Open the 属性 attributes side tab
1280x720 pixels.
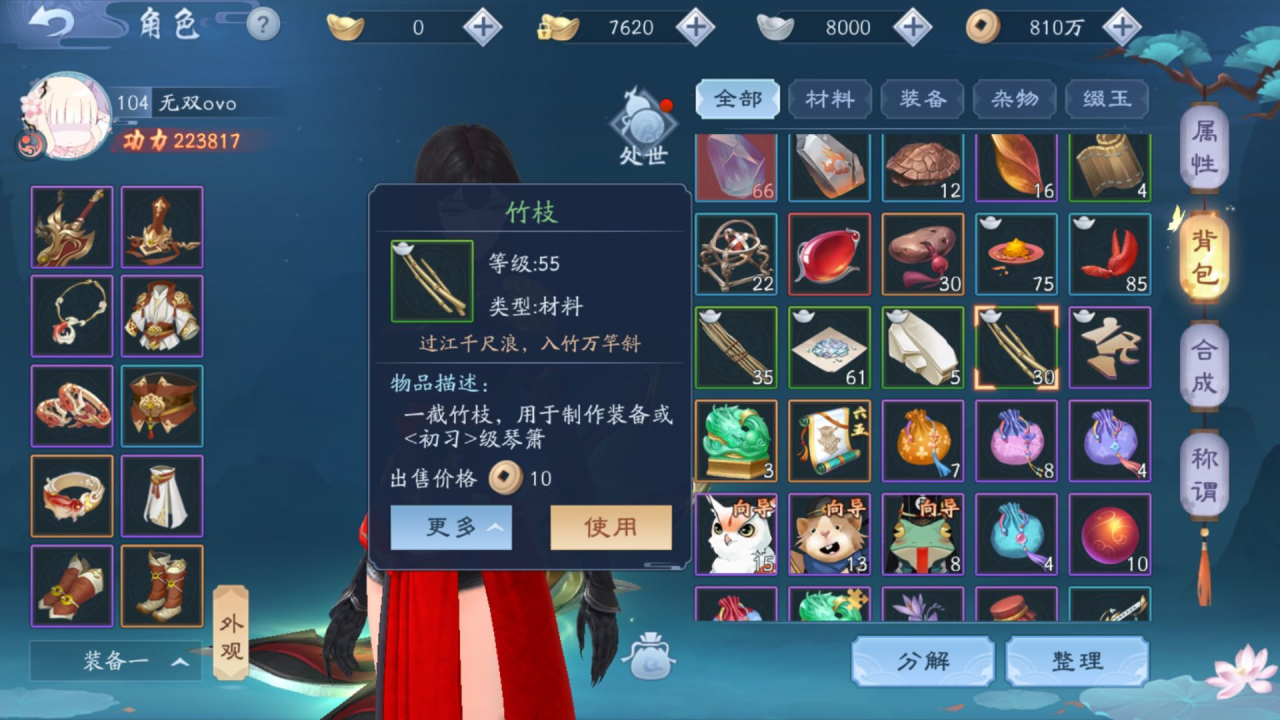1204,149
